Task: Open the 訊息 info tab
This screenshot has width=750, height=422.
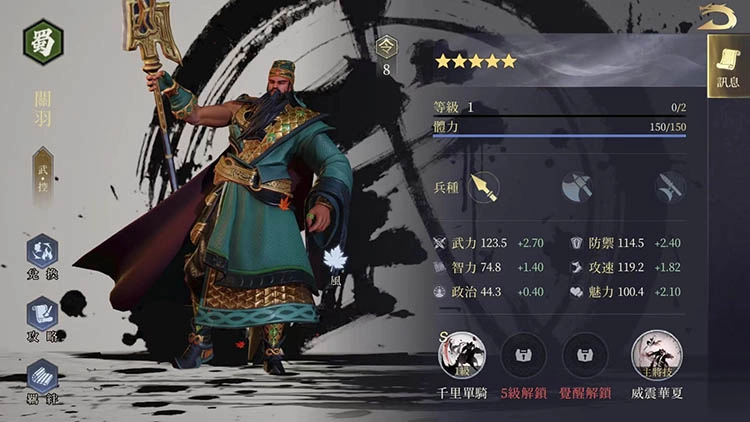Action: coord(727,67)
